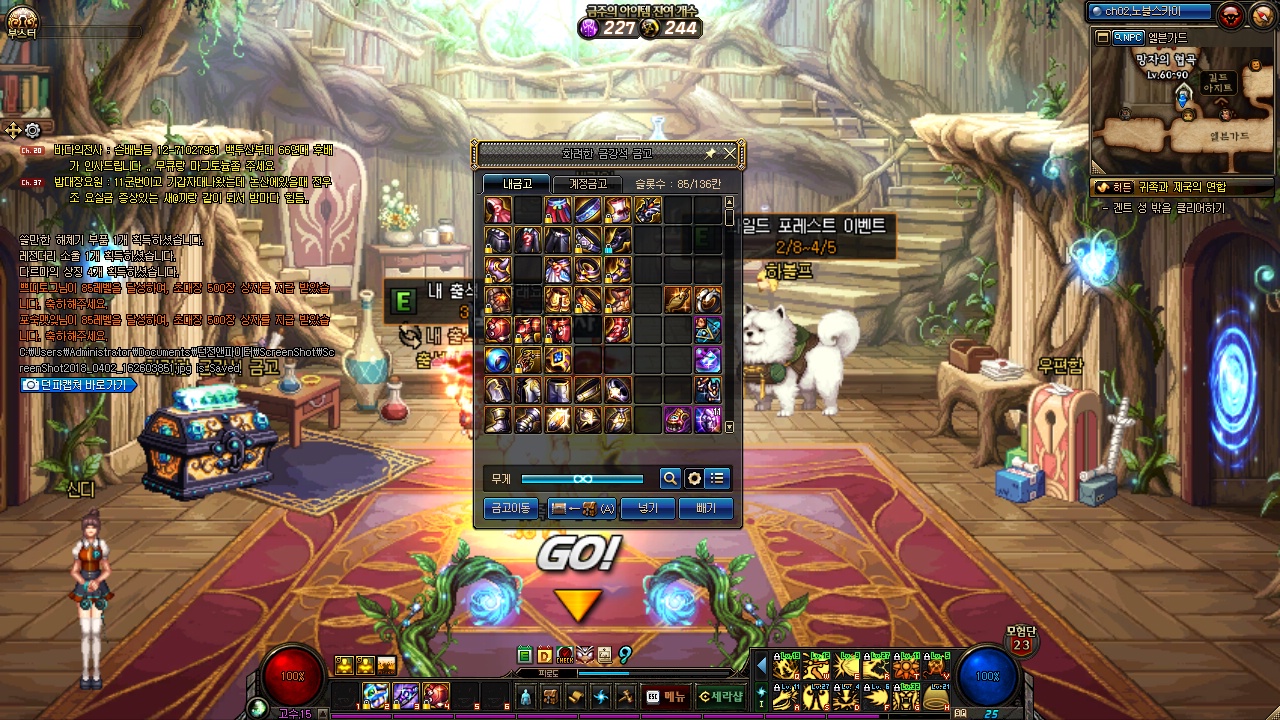Viewport: 1280px width, 720px height.
Task: Close the vault window with the X
Action: [x=730, y=153]
